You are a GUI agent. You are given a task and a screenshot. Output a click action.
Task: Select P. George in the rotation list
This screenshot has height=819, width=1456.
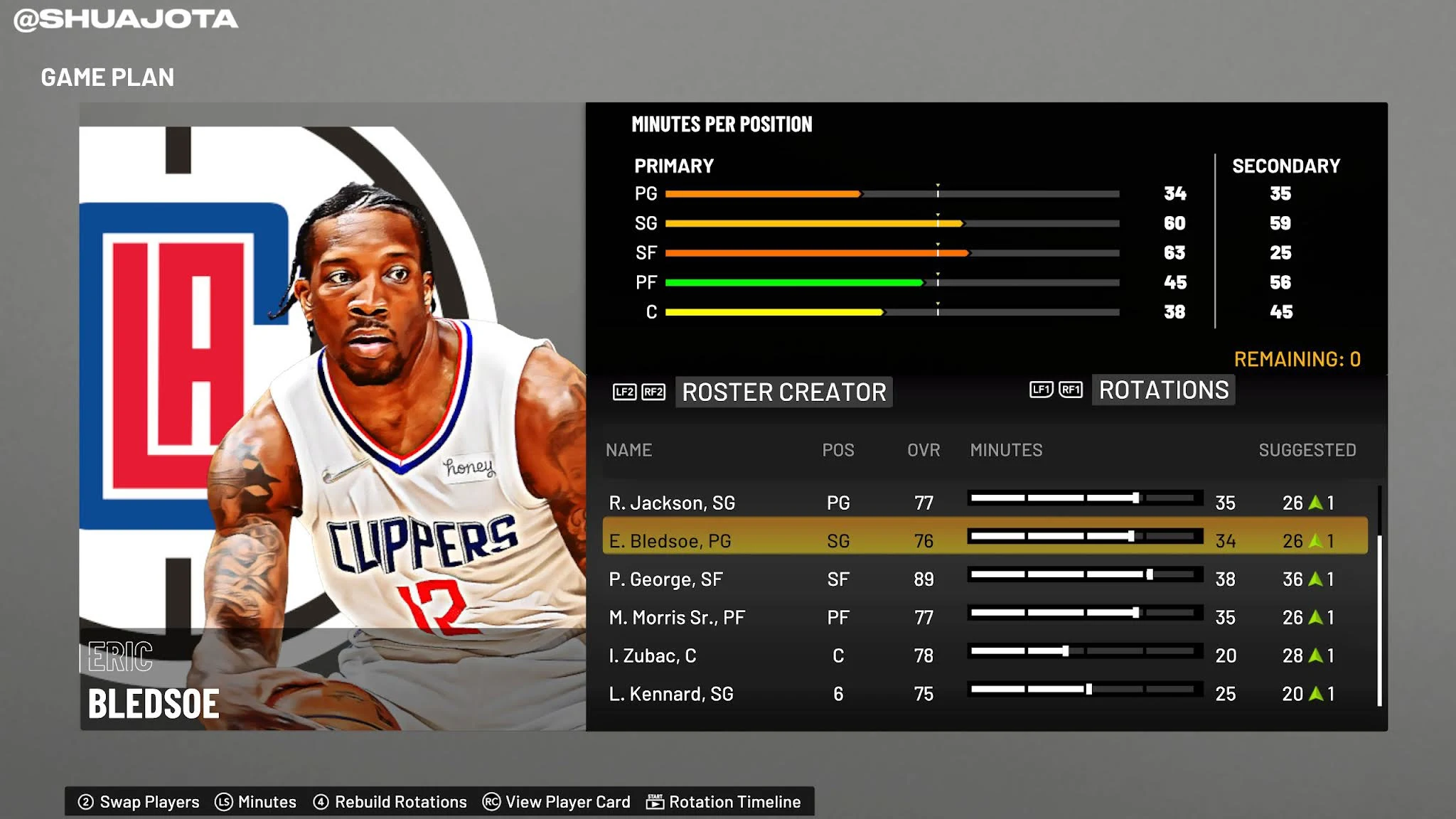(x=665, y=579)
